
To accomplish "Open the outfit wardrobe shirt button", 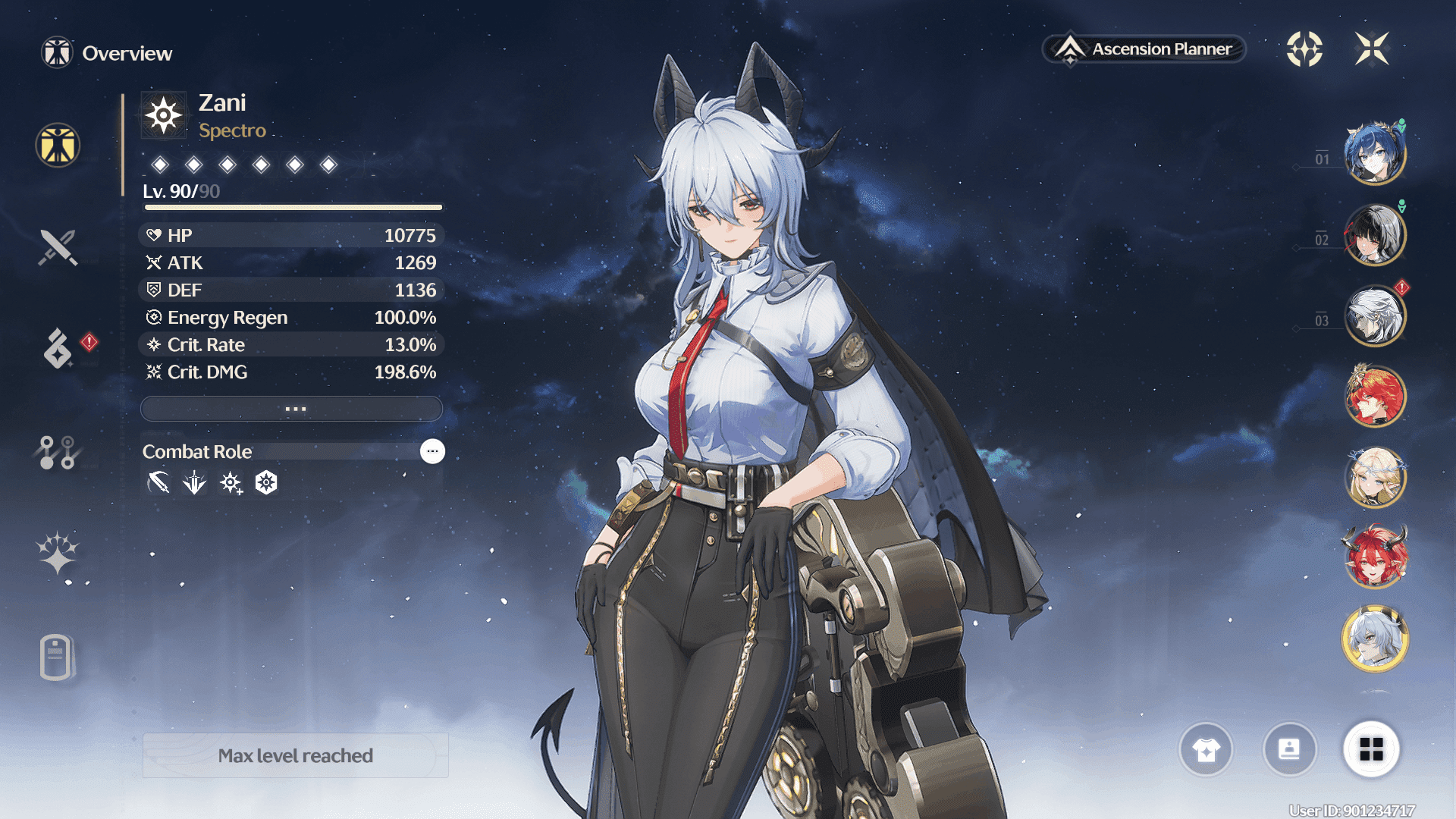I will pos(1206,750).
